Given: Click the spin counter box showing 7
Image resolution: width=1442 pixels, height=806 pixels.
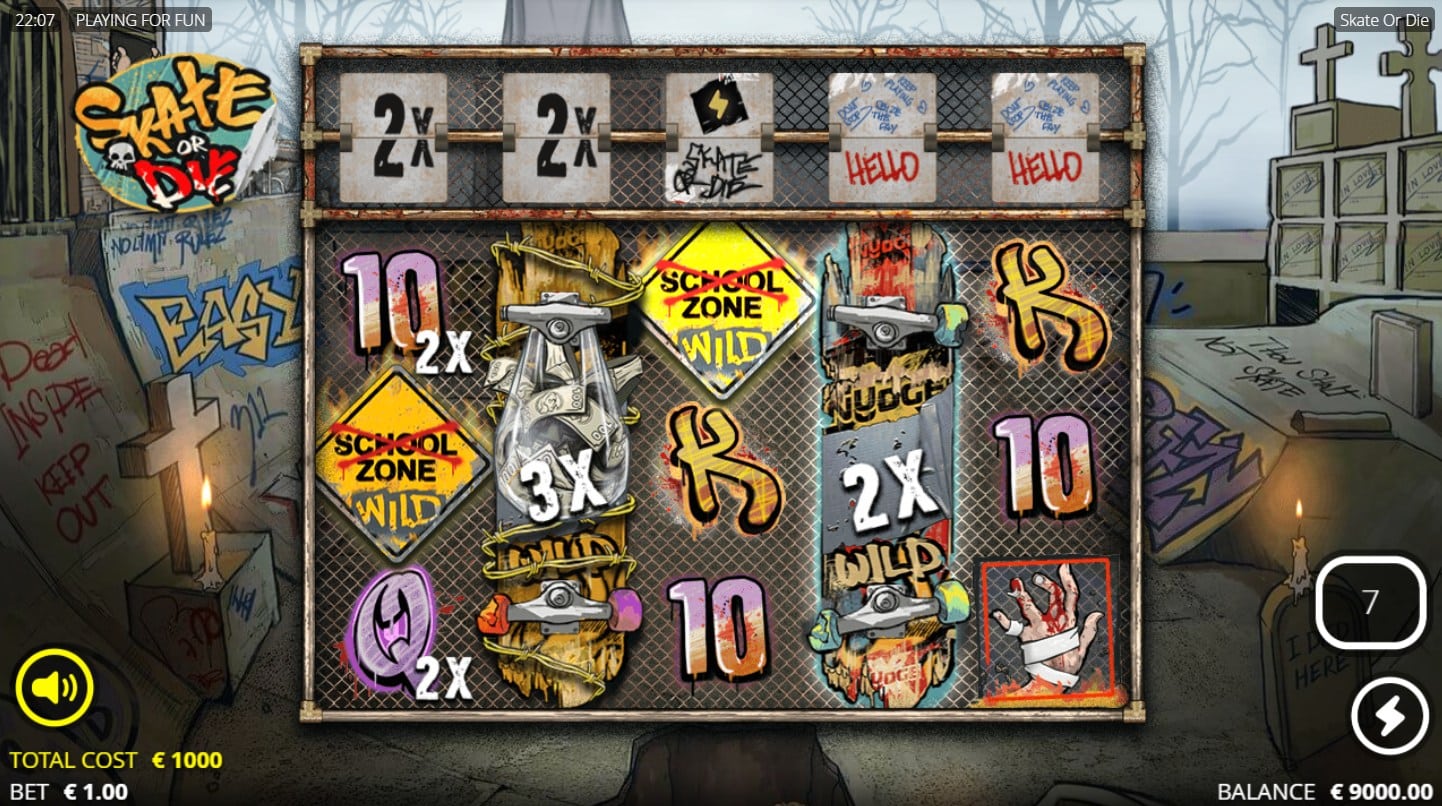Looking at the screenshot, I should 1370,602.
